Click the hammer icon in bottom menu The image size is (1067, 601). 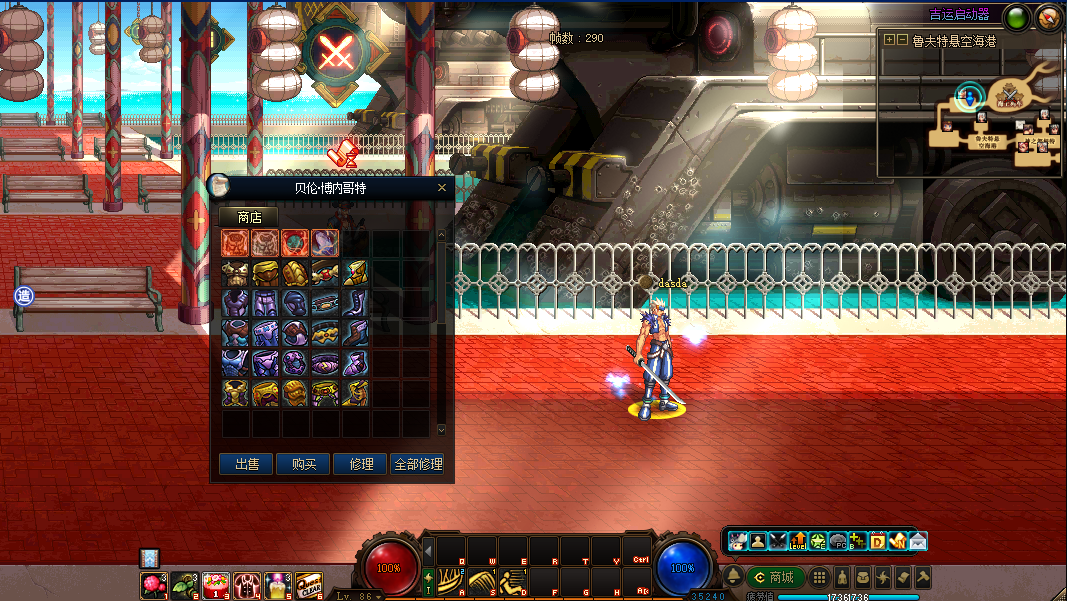923,577
